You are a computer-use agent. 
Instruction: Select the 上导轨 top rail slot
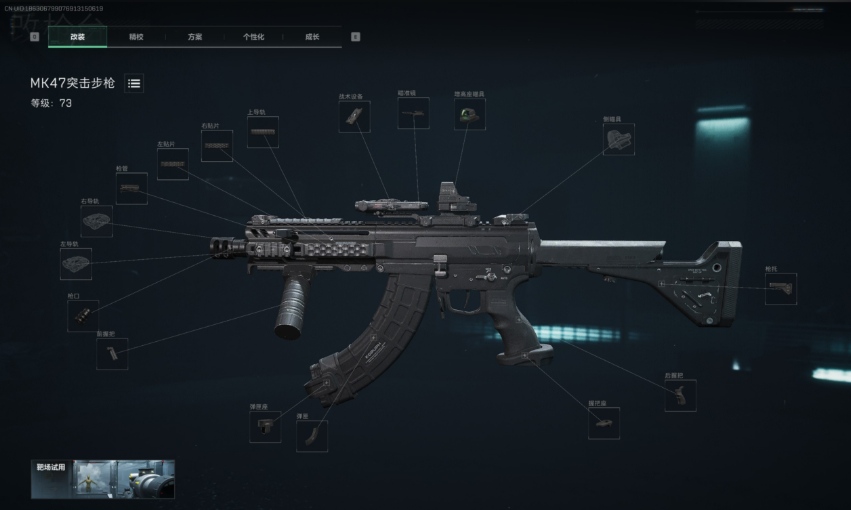(x=262, y=132)
